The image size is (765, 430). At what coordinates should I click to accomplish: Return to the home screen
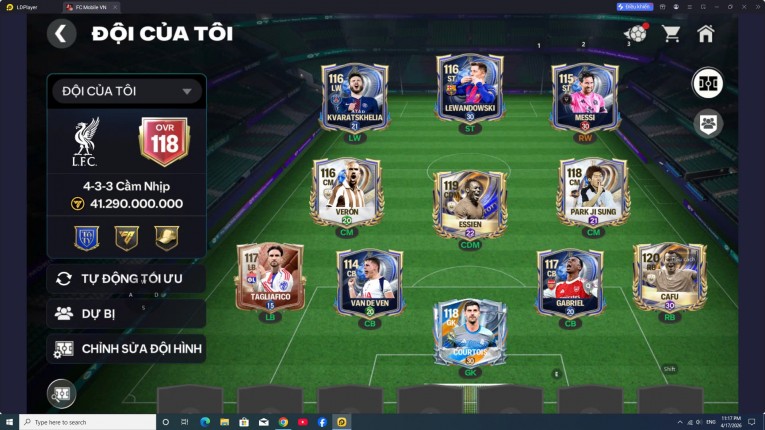(x=706, y=34)
